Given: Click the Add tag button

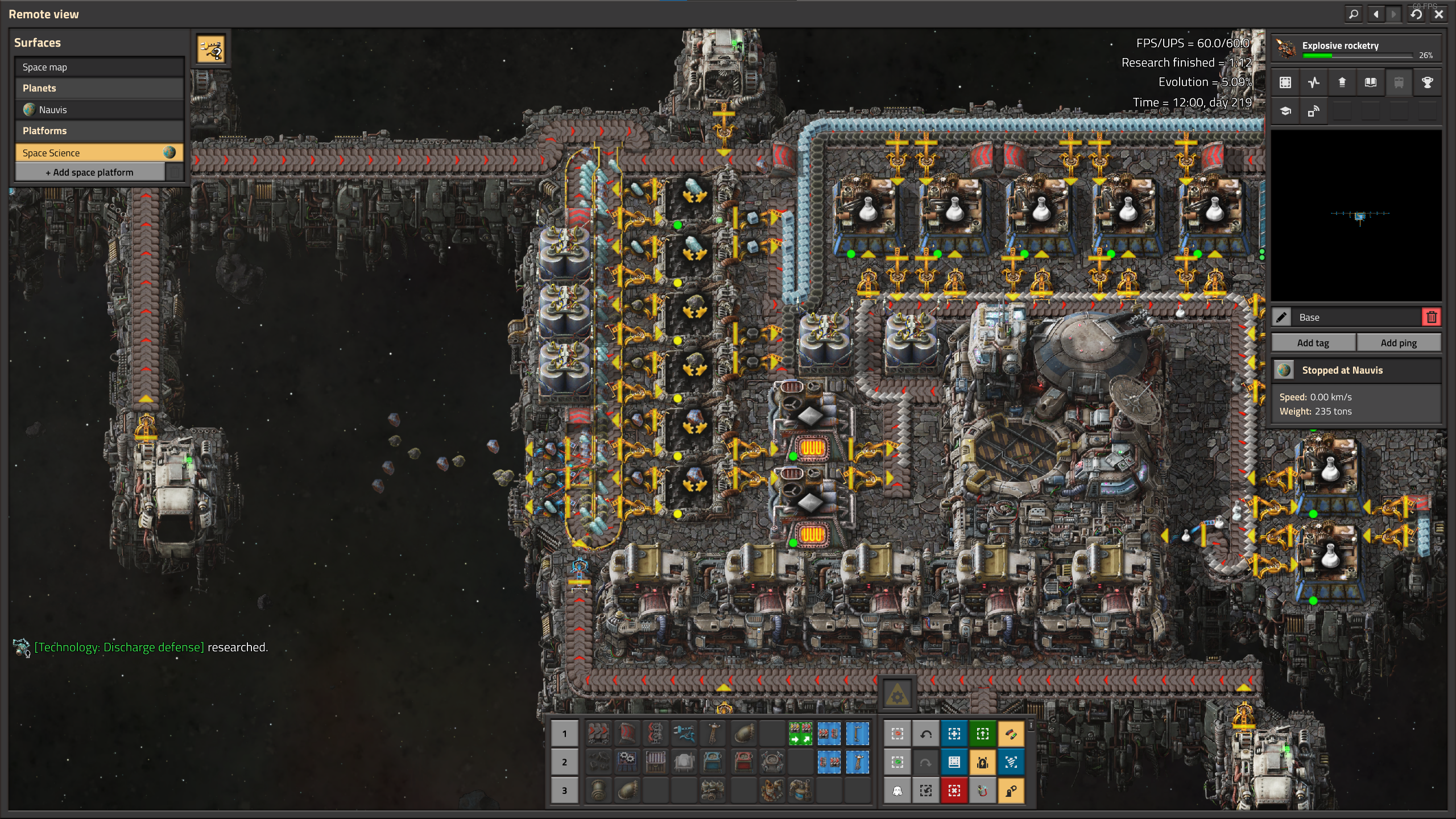Looking at the screenshot, I should tap(1313, 343).
